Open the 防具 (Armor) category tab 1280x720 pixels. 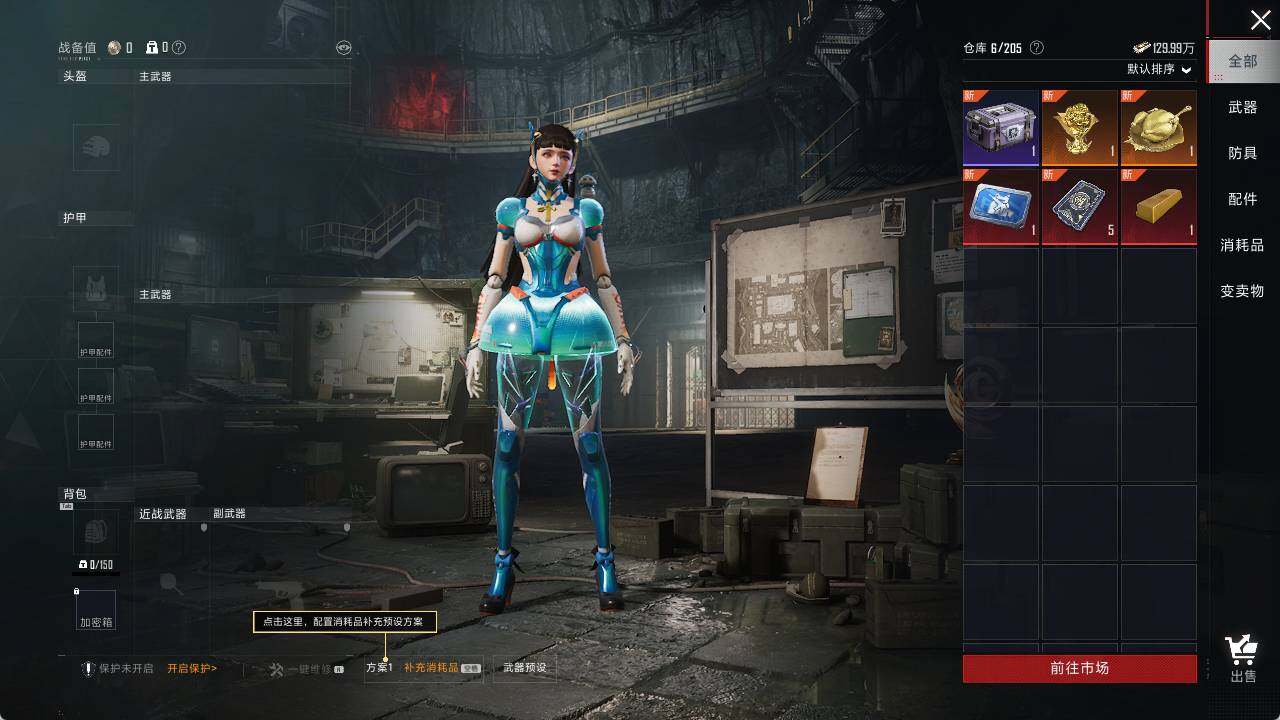1243,153
